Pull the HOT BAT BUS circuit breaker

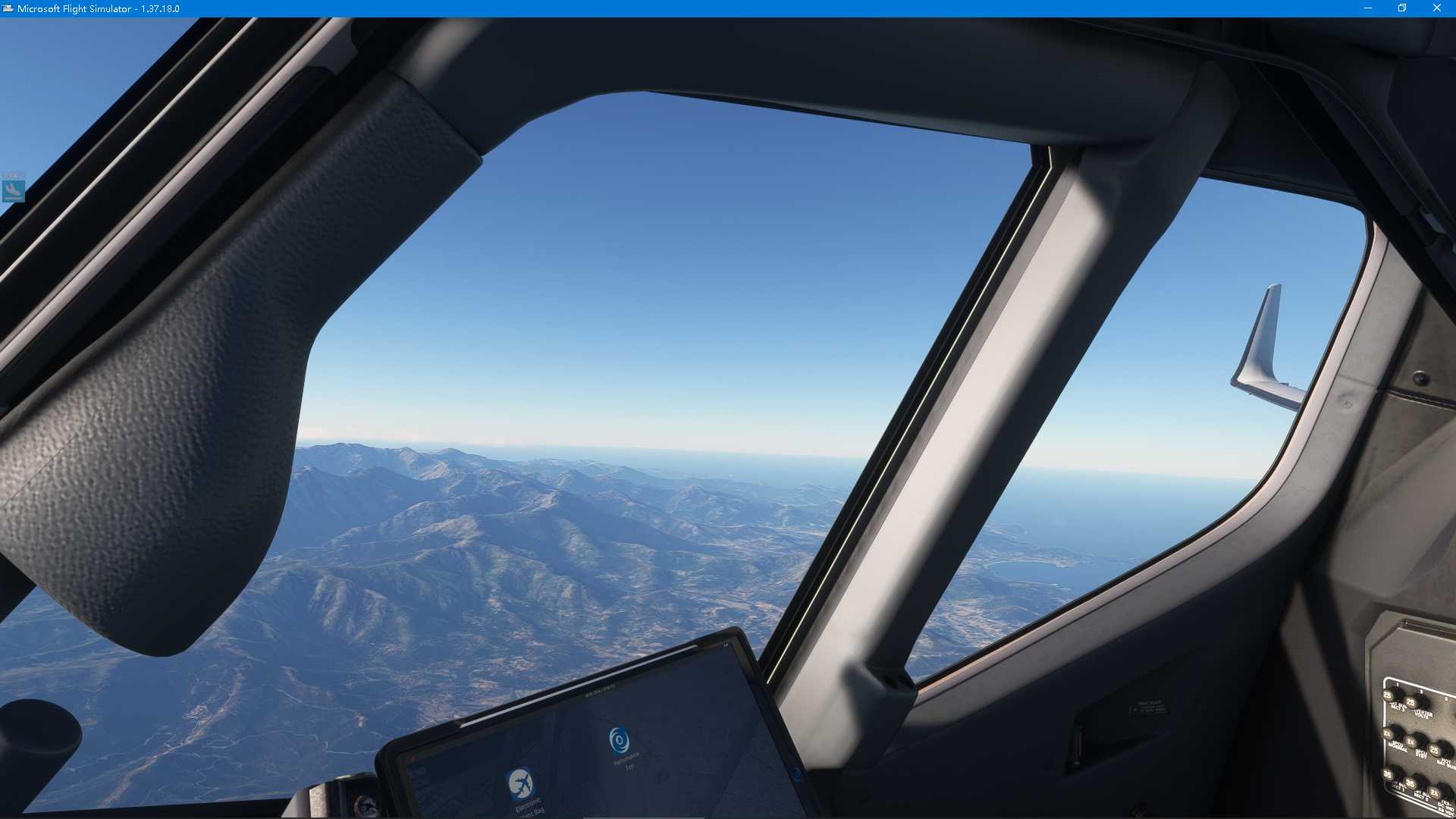pyautogui.click(x=1436, y=750)
